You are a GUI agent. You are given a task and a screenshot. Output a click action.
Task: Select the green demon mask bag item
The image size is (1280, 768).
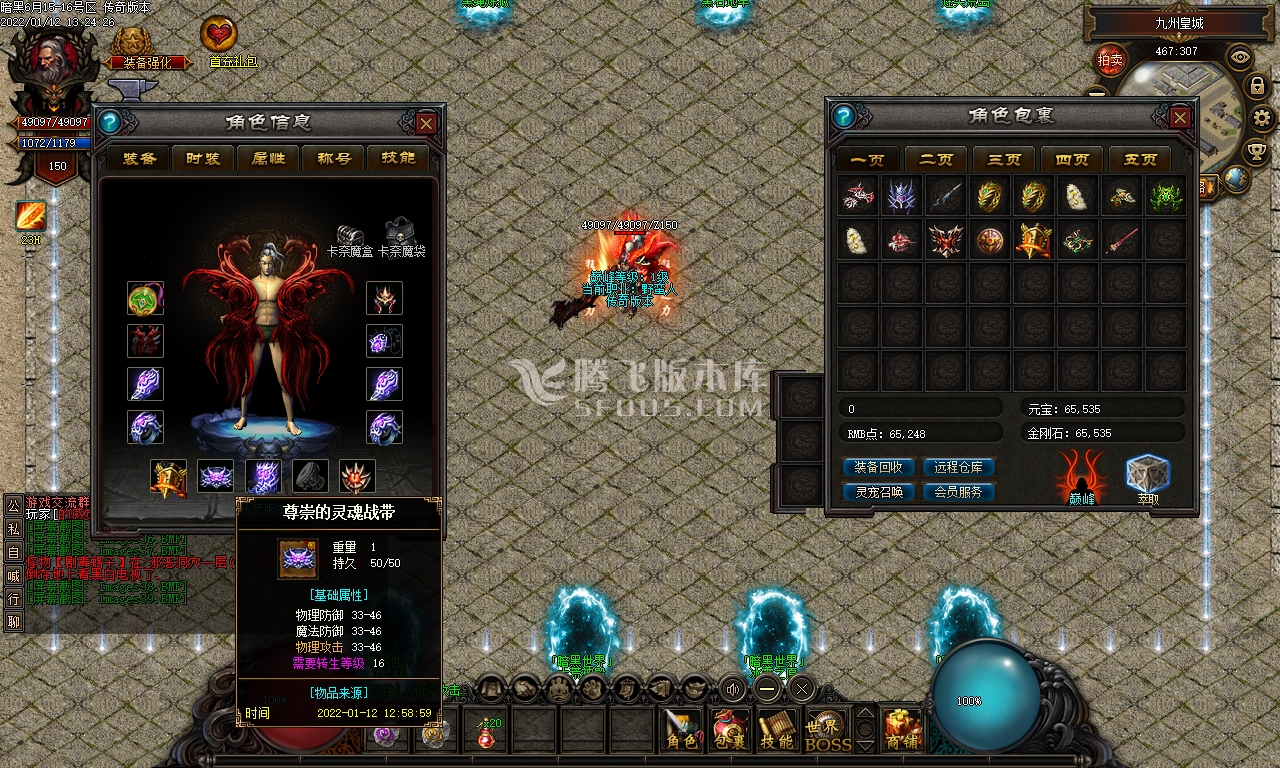[1166, 197]
